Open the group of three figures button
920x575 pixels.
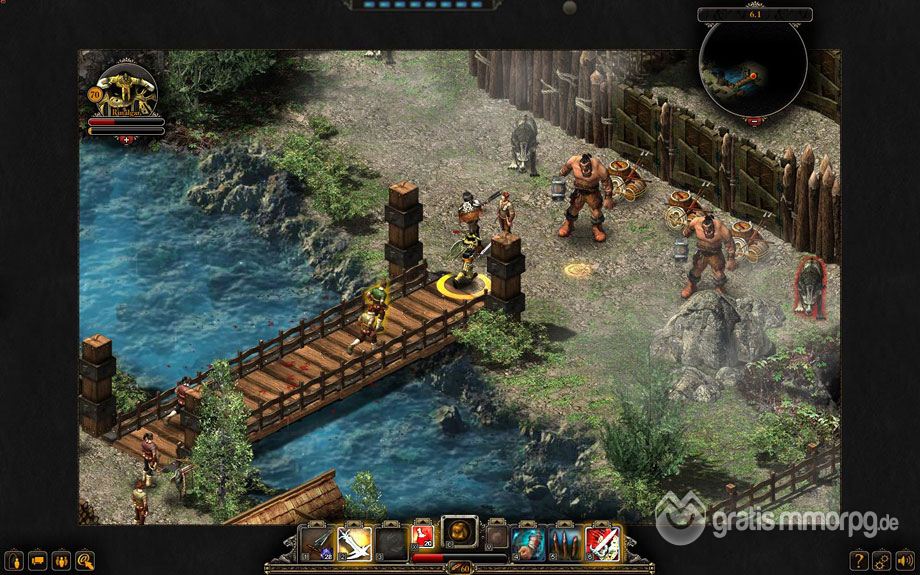[x=62, y=558]
